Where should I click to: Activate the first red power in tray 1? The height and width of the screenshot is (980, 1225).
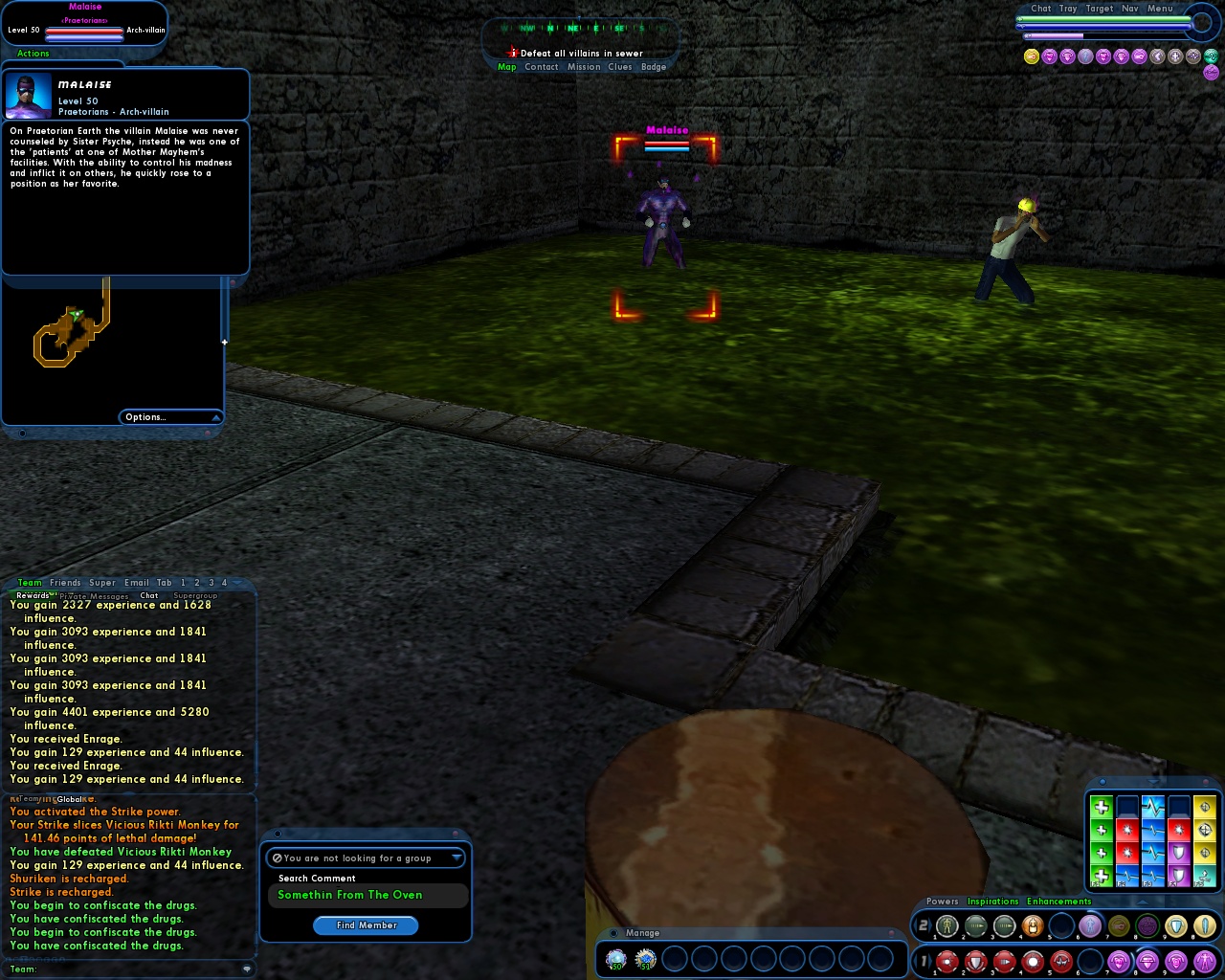(947, 962)
